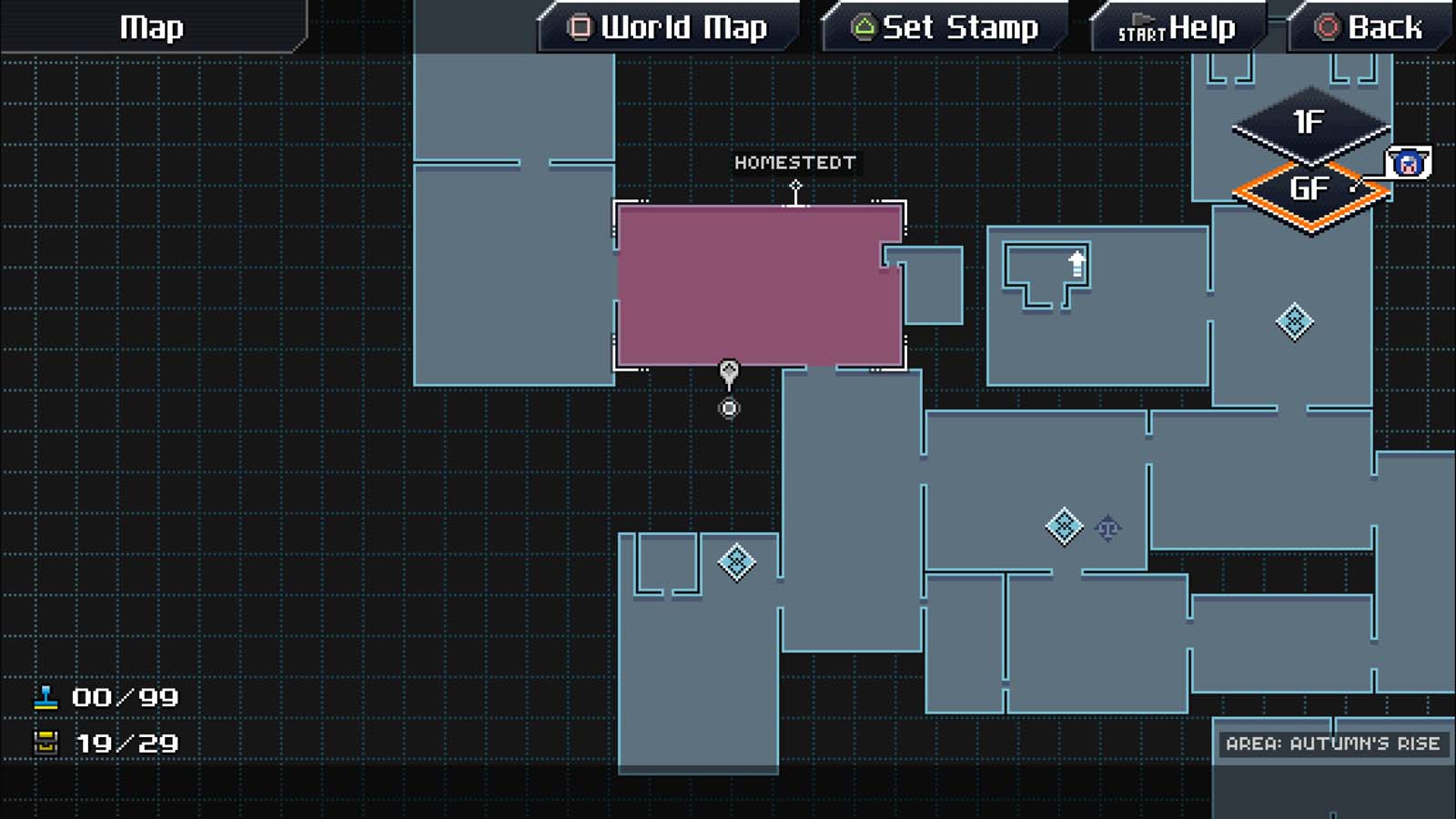1456x819 pixels.
Task: Click the AREA: AUTUMN'S RISE label
Action: pos(1334,743)
